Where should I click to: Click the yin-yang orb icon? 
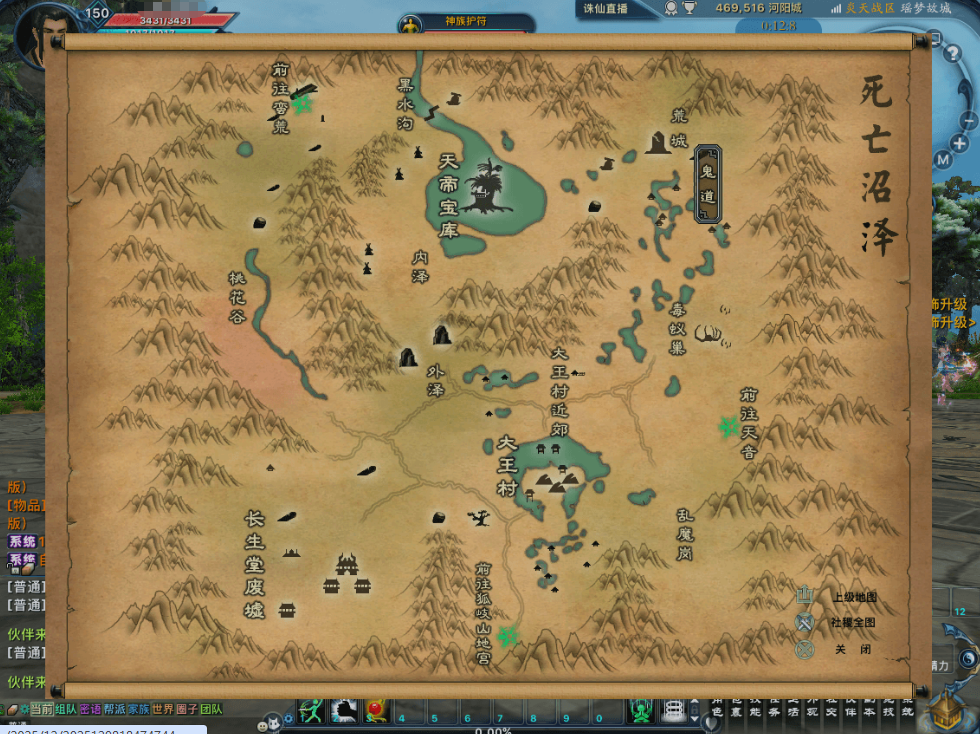(x=967, y=658)
